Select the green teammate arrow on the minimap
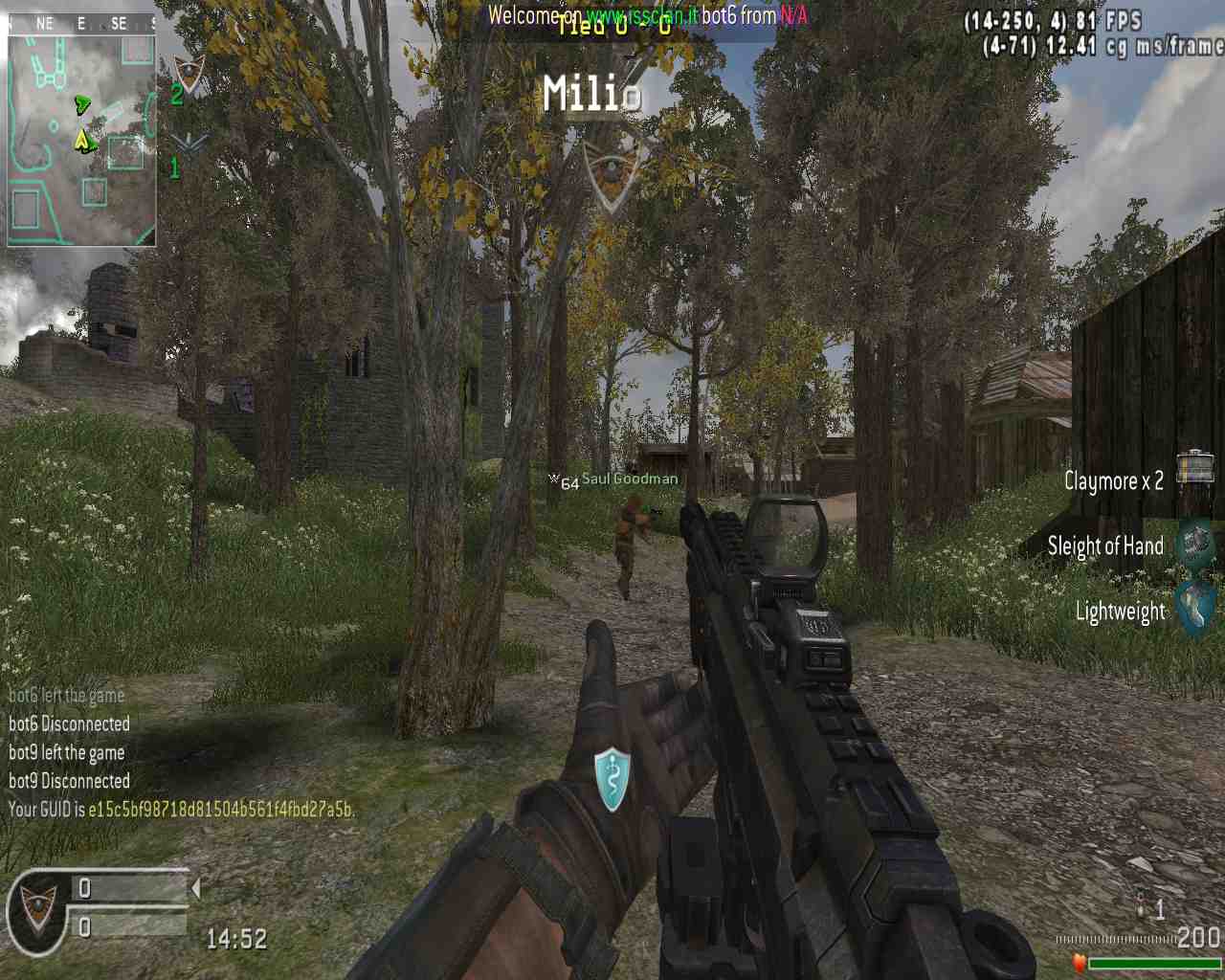Viewport: 1225px width, 980px height. [83, 104]
